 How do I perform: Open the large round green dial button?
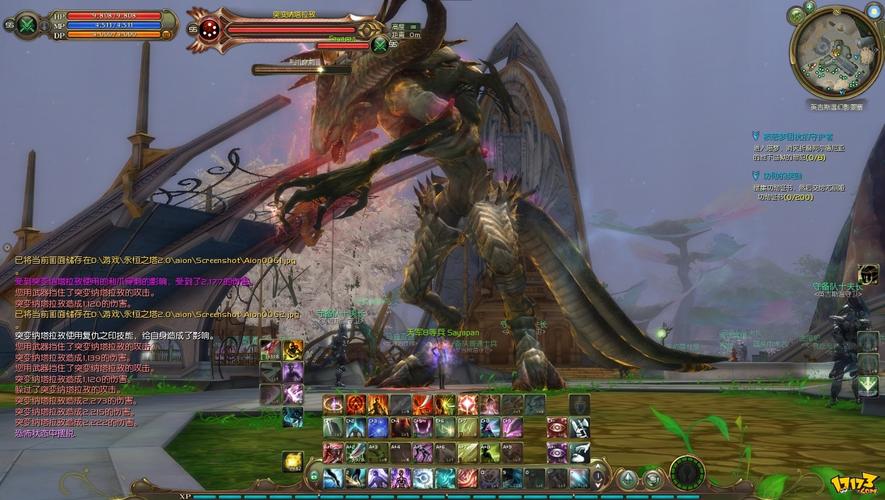(x=685, y=471)
